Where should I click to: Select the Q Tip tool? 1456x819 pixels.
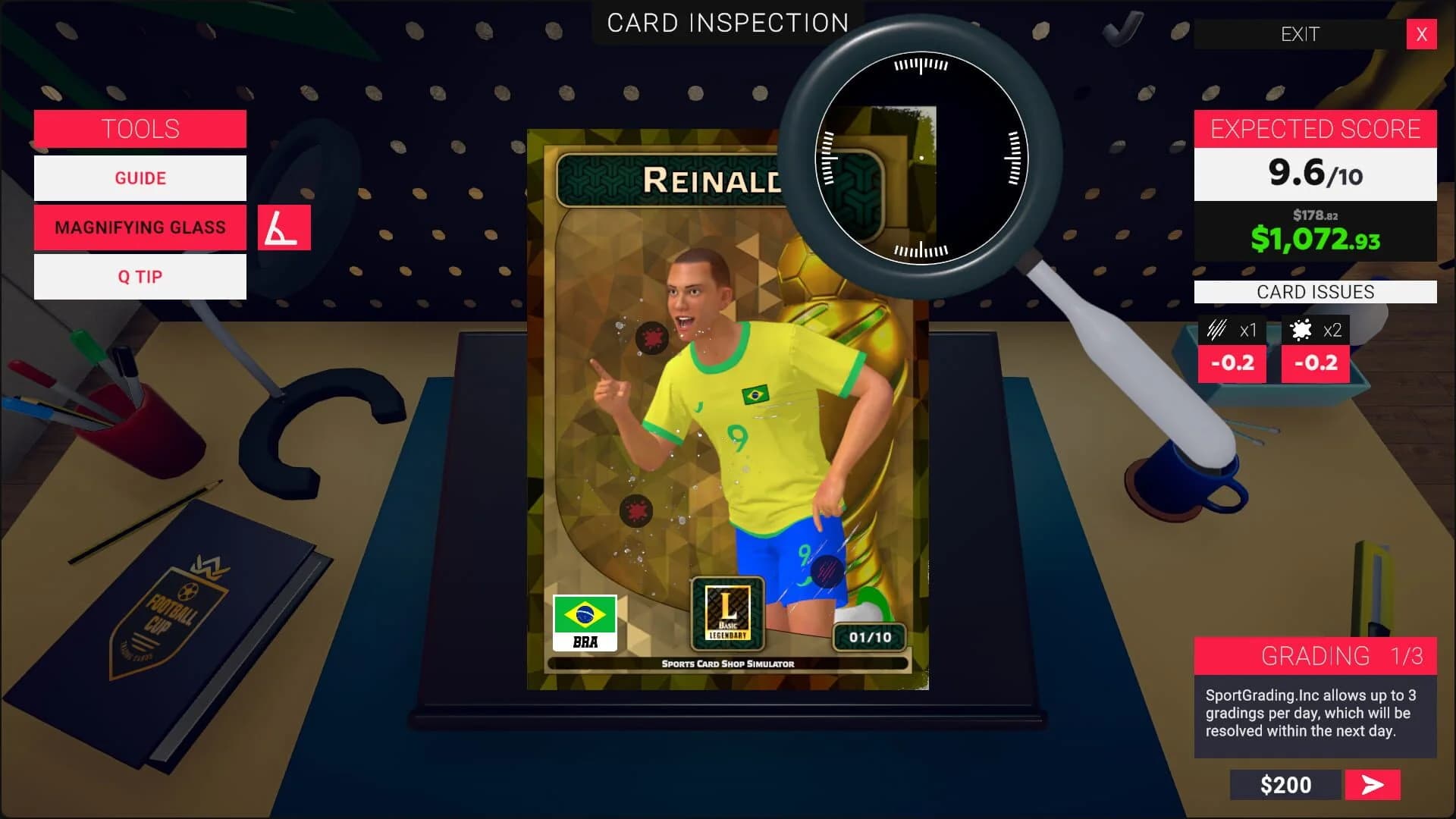coord(140,276)
